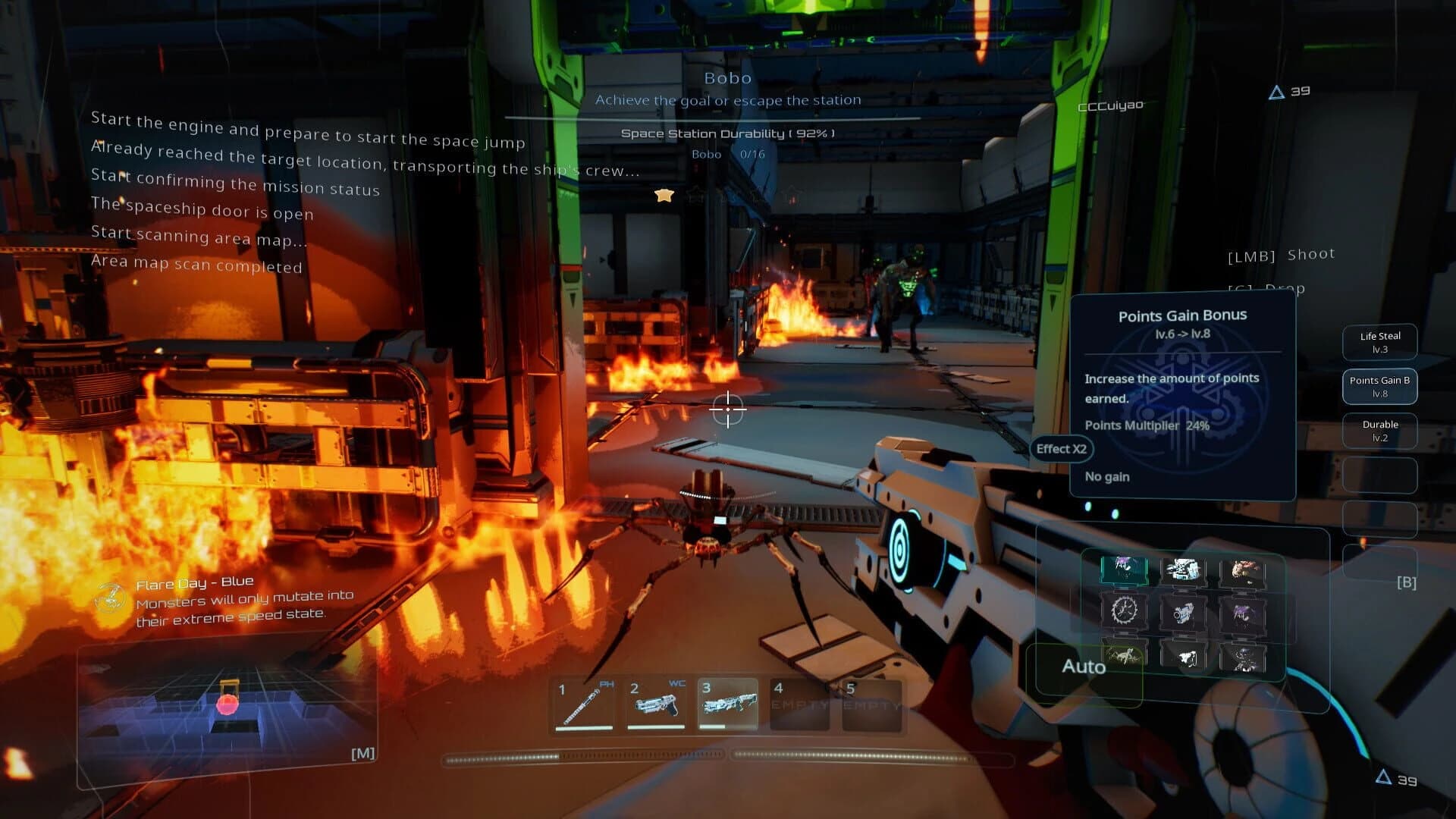
Task: Expand the Durable lv.2 skill entry
Action: tap(1379, 431)
